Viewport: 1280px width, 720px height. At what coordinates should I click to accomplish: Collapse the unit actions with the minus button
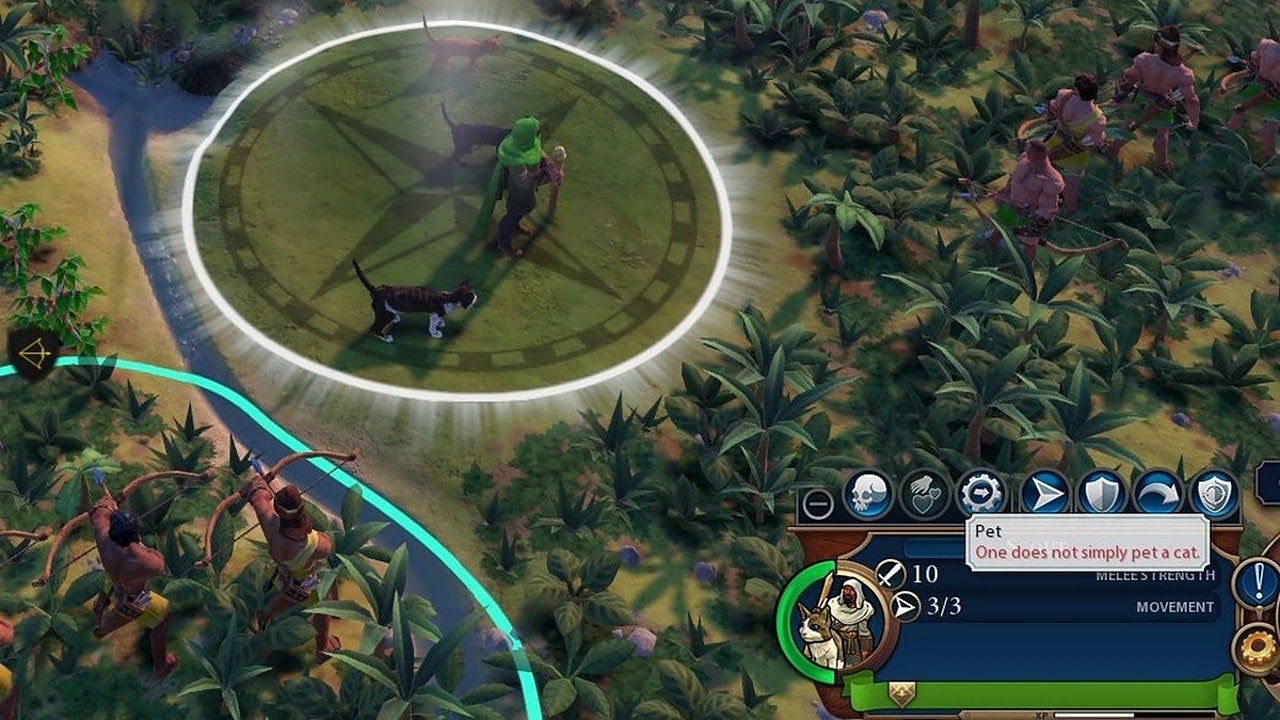(818, 503)
